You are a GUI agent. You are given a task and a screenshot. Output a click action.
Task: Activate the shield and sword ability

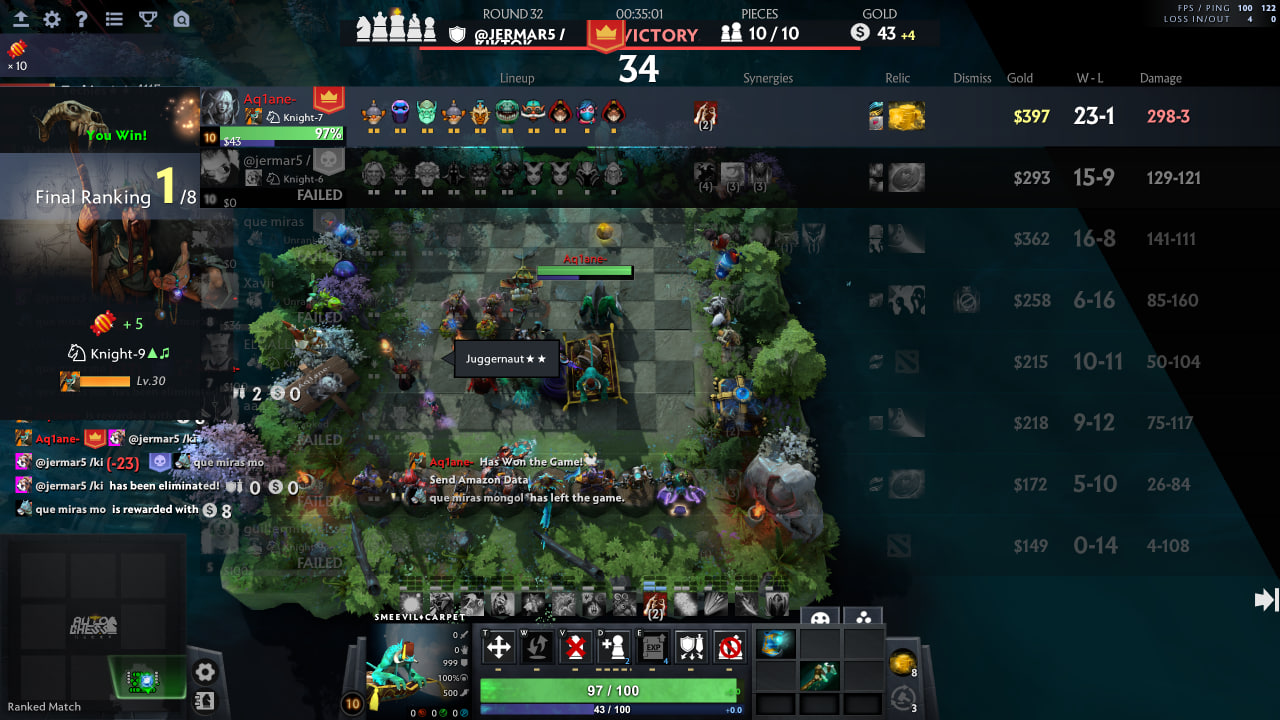coord(691,648)
